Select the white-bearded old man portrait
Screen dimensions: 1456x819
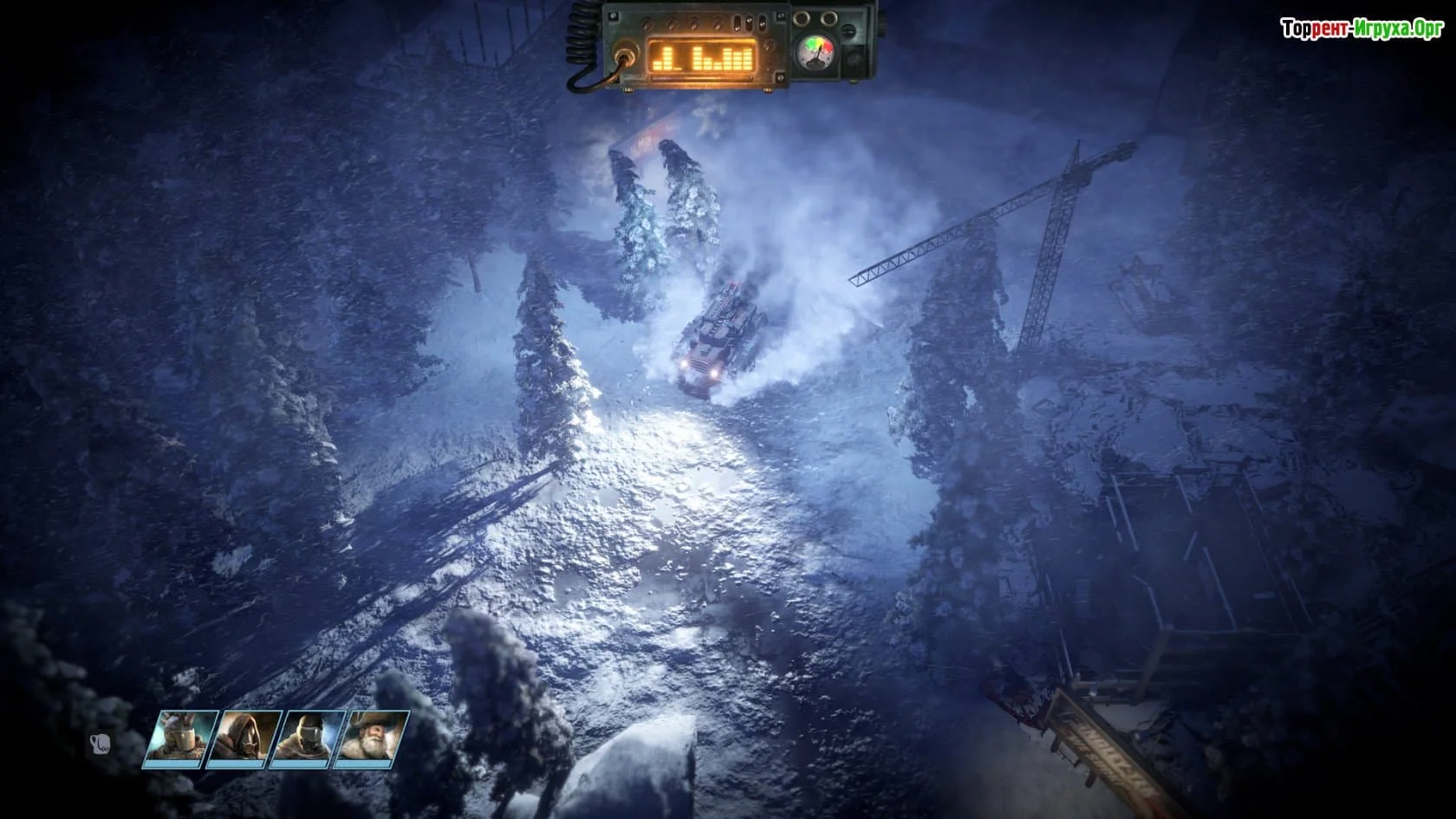(x=373, y=739)
